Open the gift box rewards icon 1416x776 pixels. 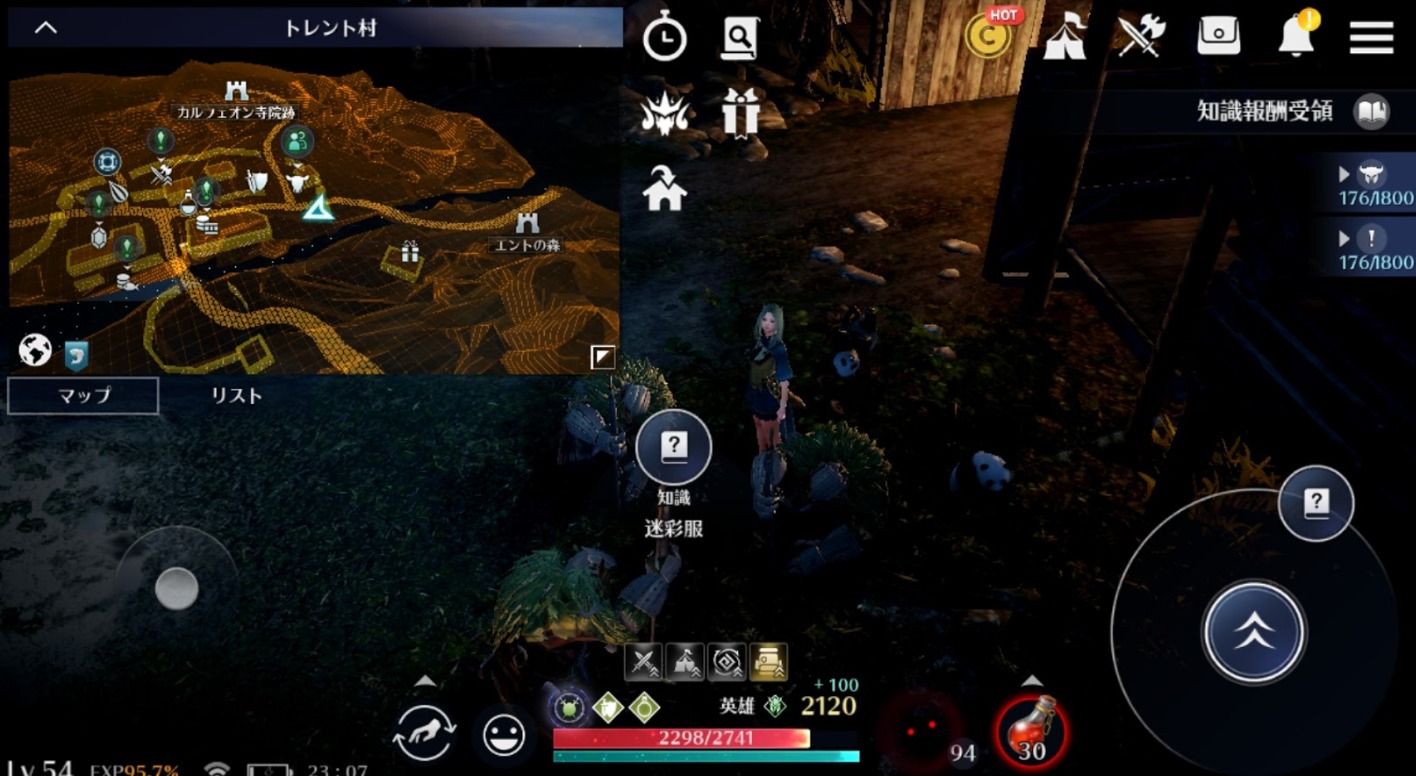pos(740,112)
